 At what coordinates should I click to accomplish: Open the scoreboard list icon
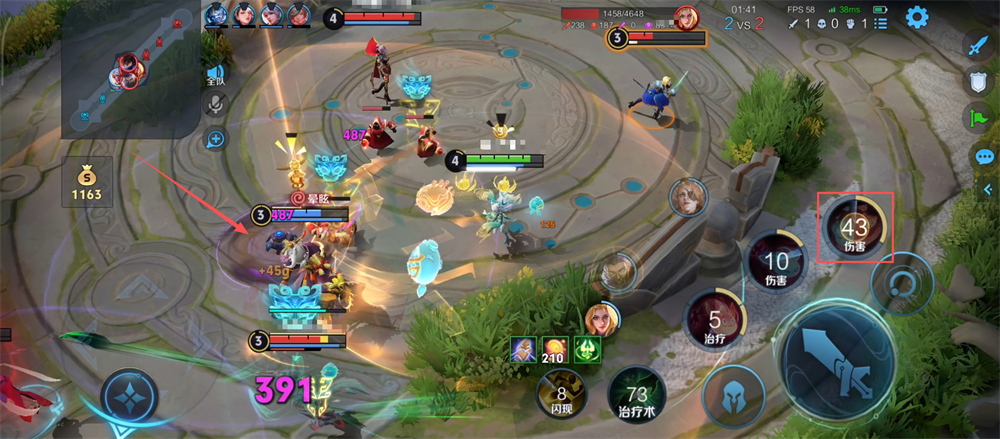(x=879, y=23)
